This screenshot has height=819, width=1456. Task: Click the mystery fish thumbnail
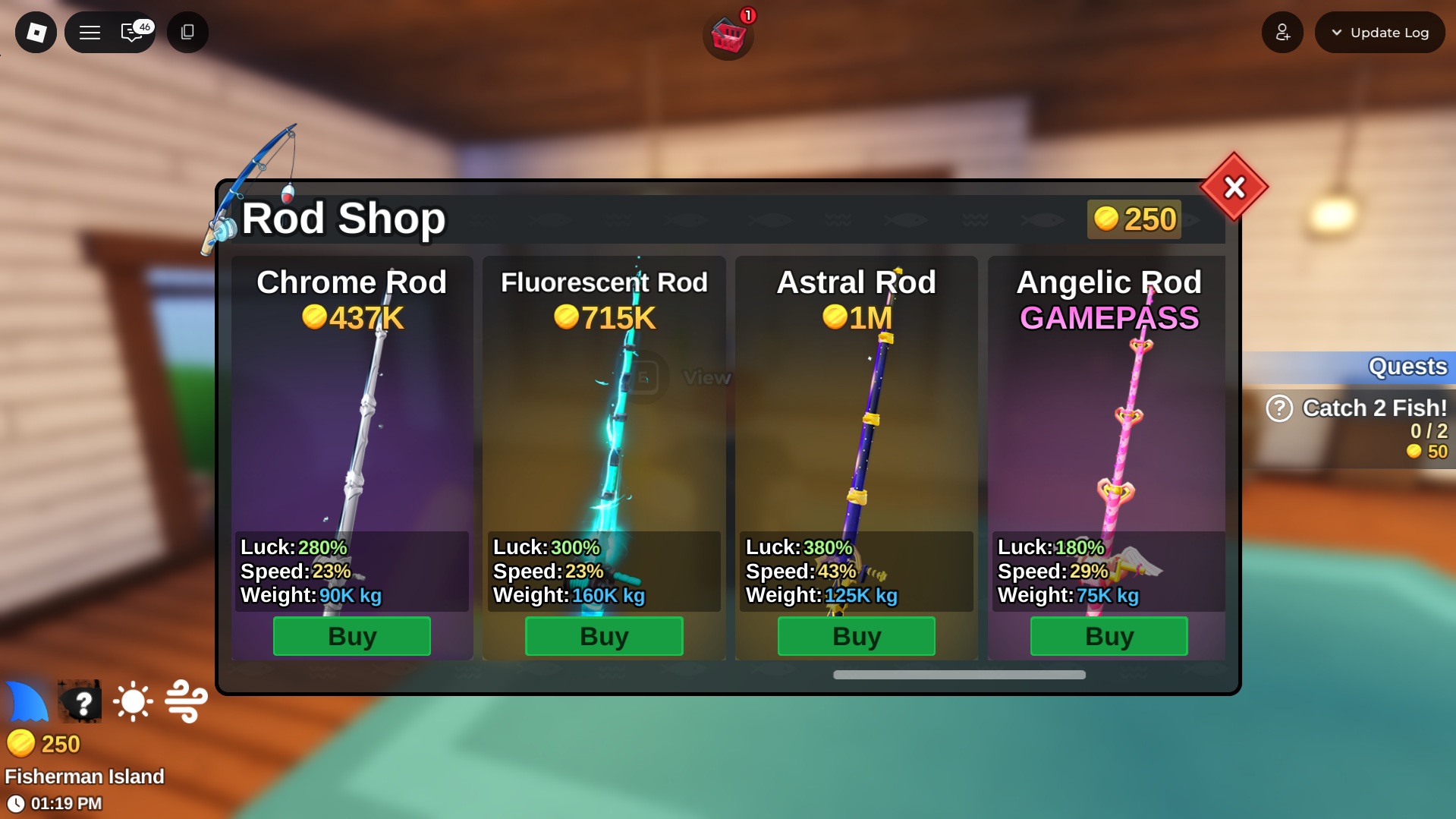pyautogui.click(x=79, y=702)
